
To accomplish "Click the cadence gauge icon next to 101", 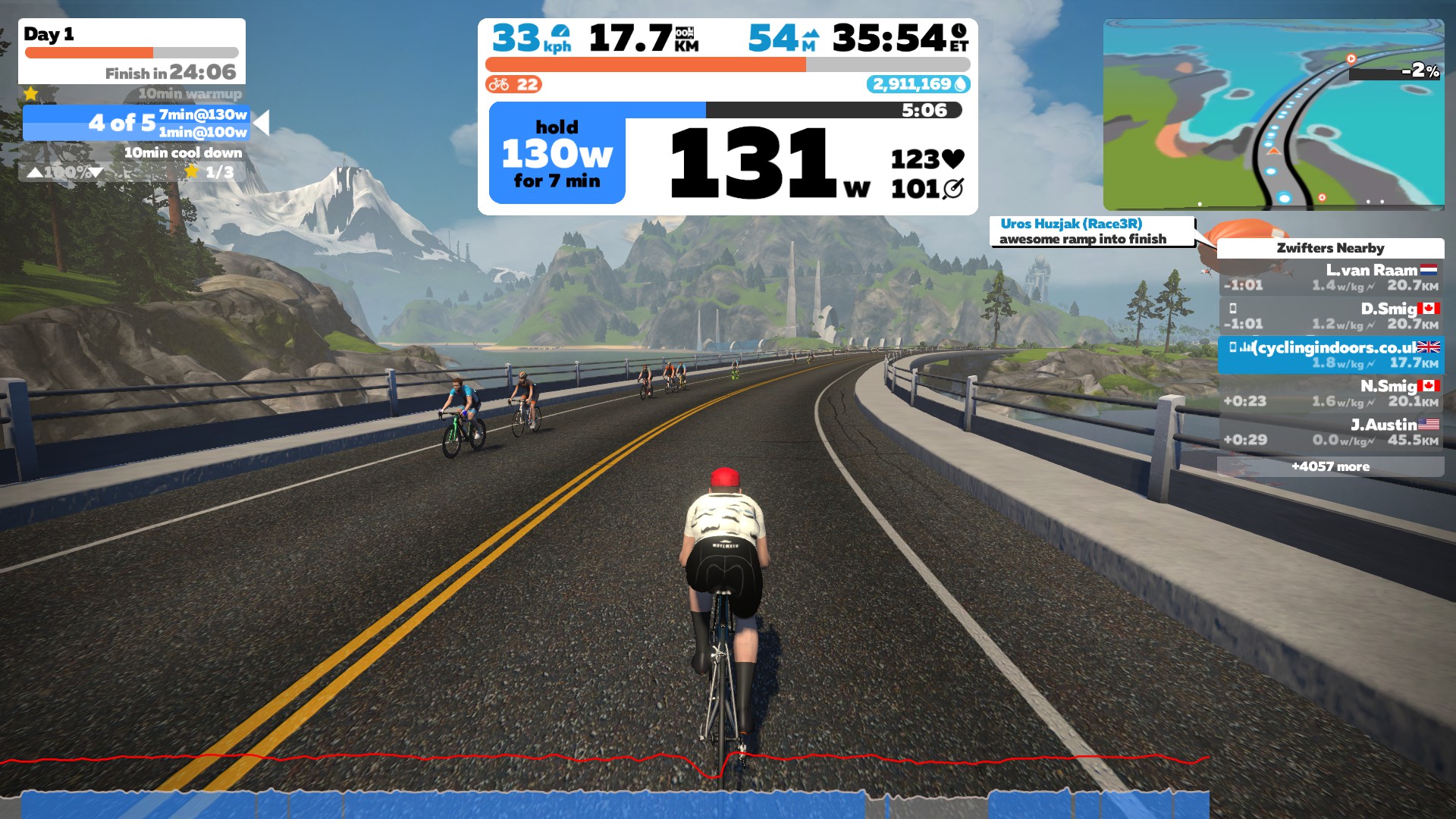I will click(952, 186).
